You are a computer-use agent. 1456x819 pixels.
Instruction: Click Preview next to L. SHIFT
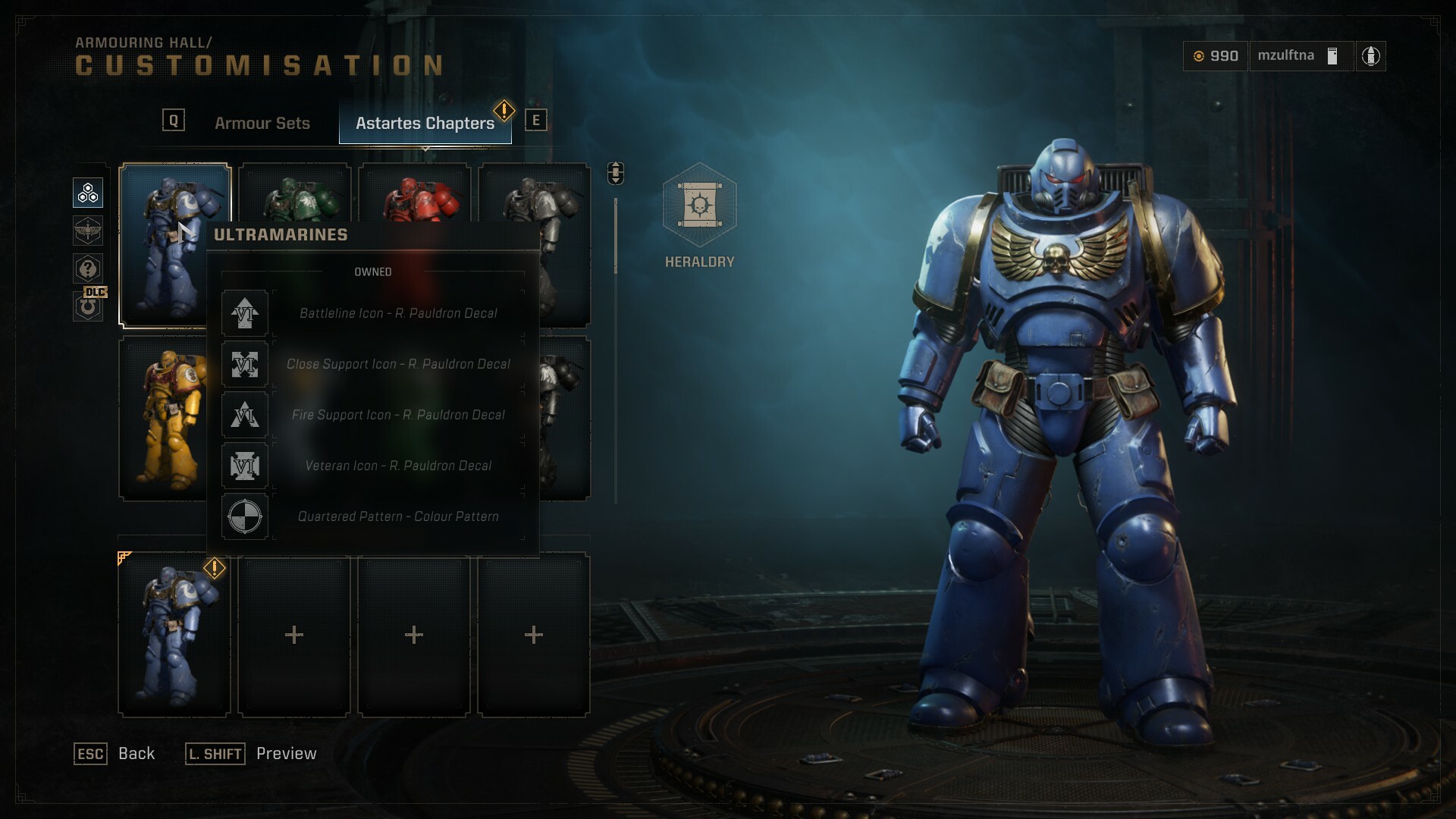point(286,754)
